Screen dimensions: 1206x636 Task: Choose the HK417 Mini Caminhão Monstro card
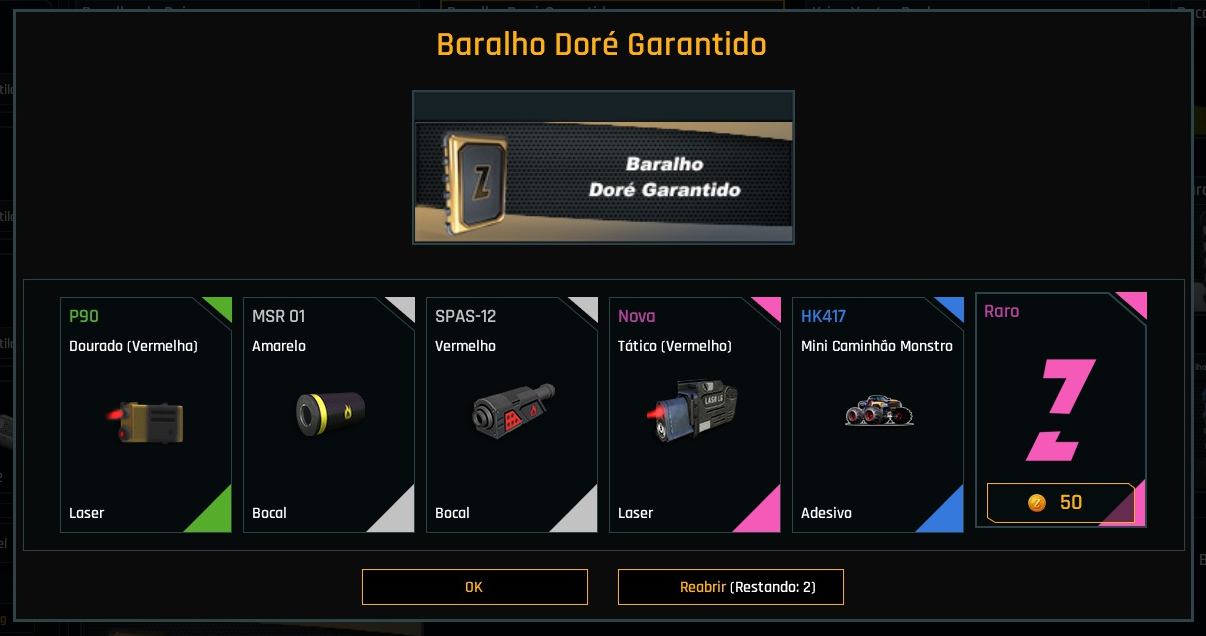pos(878,414)
